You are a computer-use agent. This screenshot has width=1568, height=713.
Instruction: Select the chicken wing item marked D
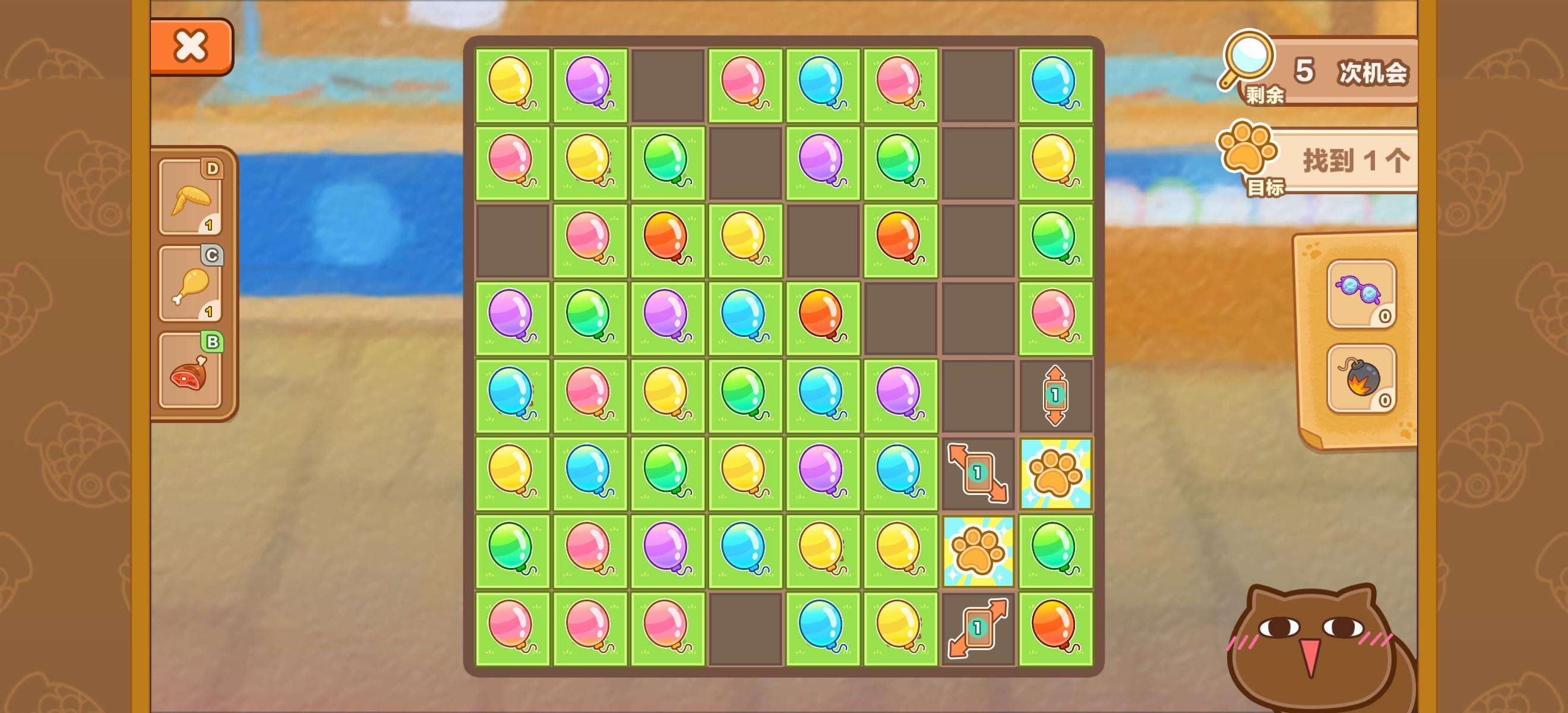click(x=191, y=197)
